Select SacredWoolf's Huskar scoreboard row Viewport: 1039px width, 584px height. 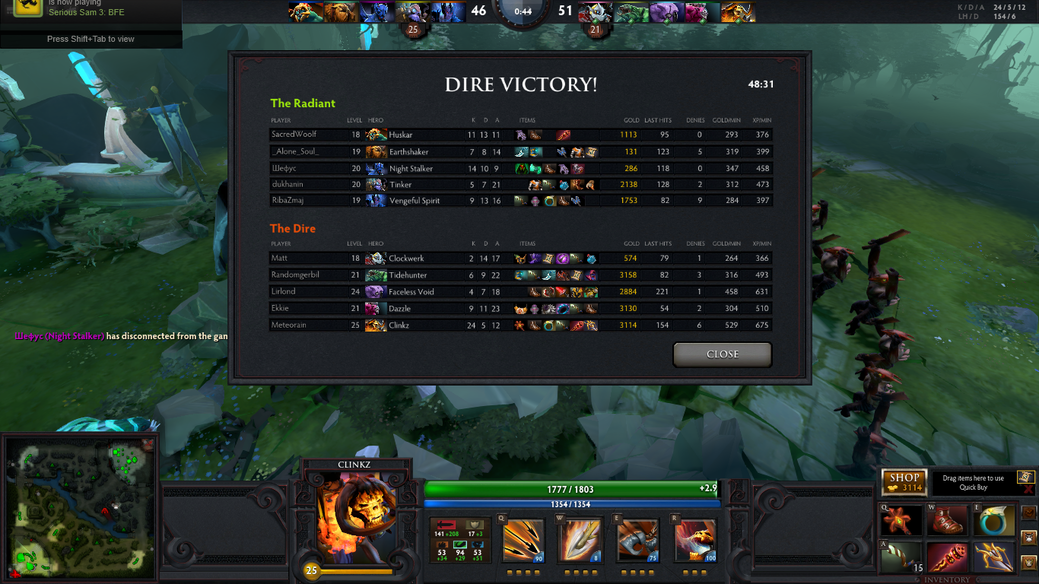pos(520,135)
